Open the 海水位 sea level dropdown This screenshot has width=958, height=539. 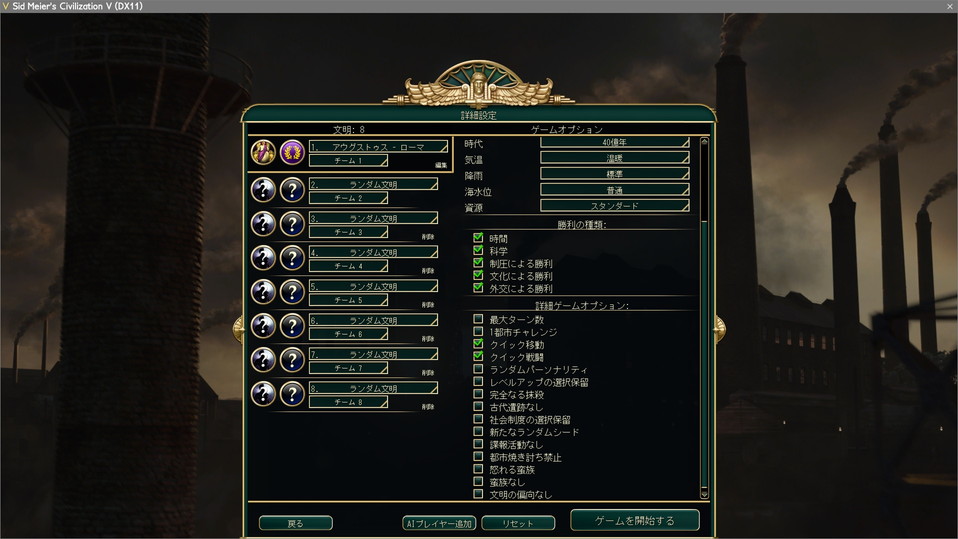coord(614,190)
